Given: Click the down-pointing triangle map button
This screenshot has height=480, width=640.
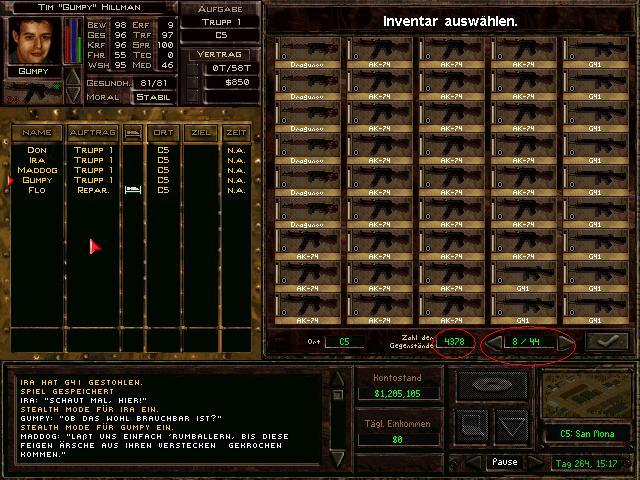Looking at the screenshot, I should pos(511,427).
